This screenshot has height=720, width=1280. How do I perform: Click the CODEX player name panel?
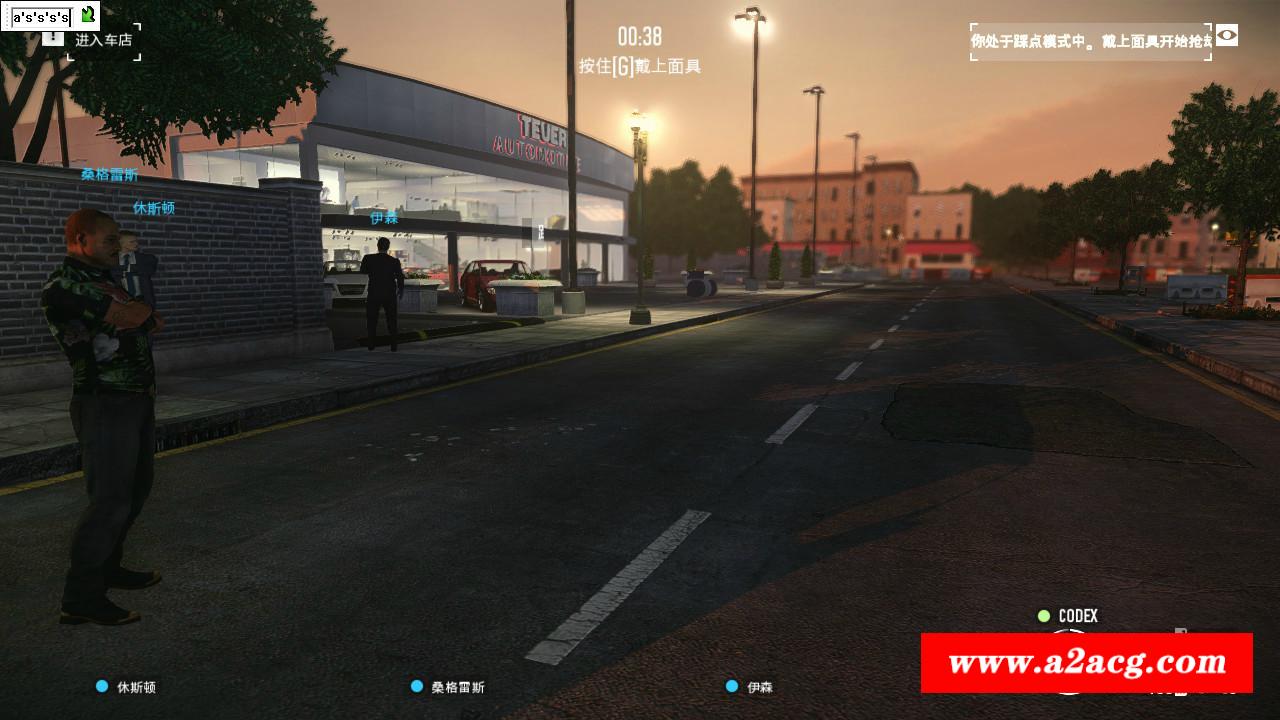(1069, 616)
